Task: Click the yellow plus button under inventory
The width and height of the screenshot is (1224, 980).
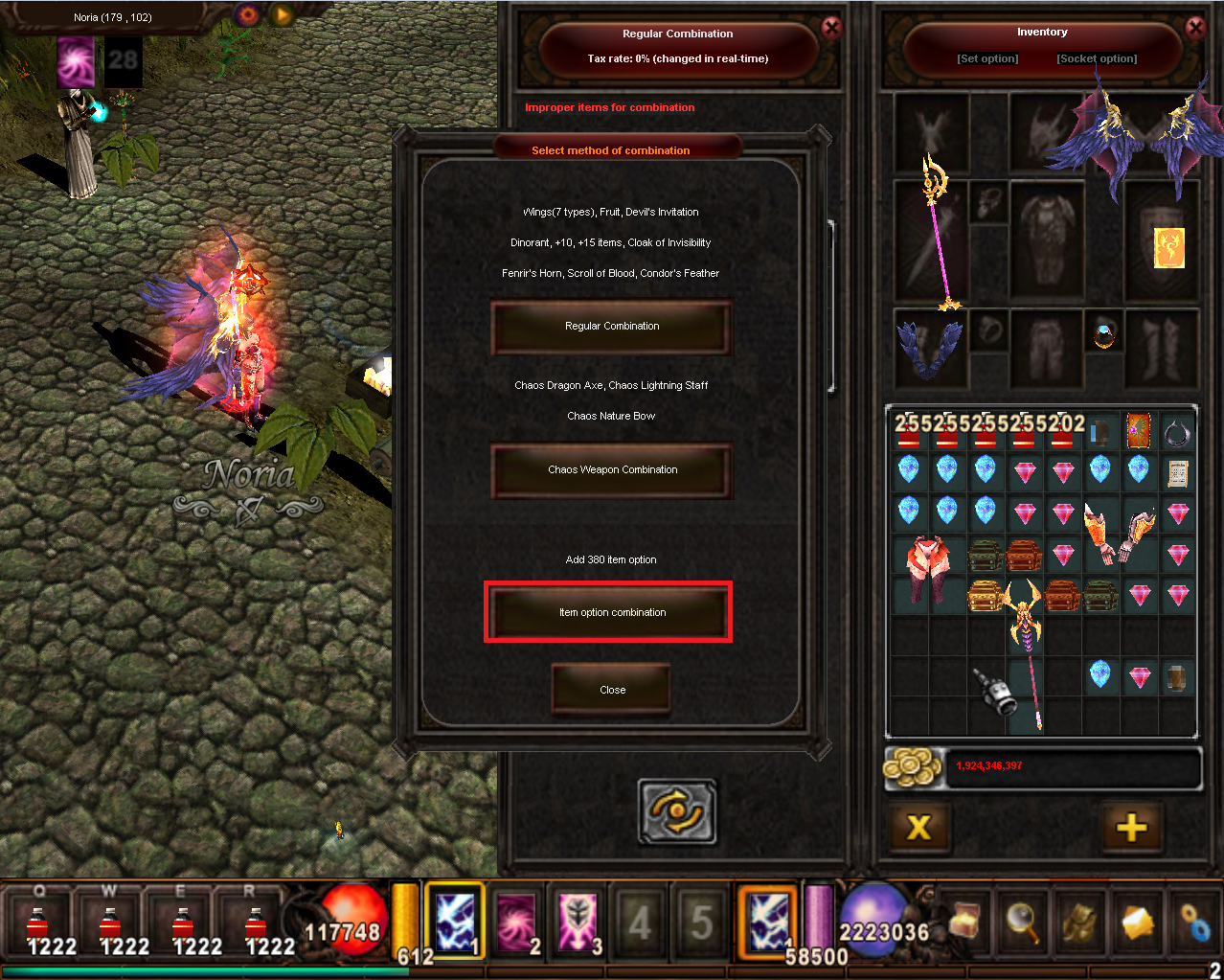Action: coord(1131,827)
